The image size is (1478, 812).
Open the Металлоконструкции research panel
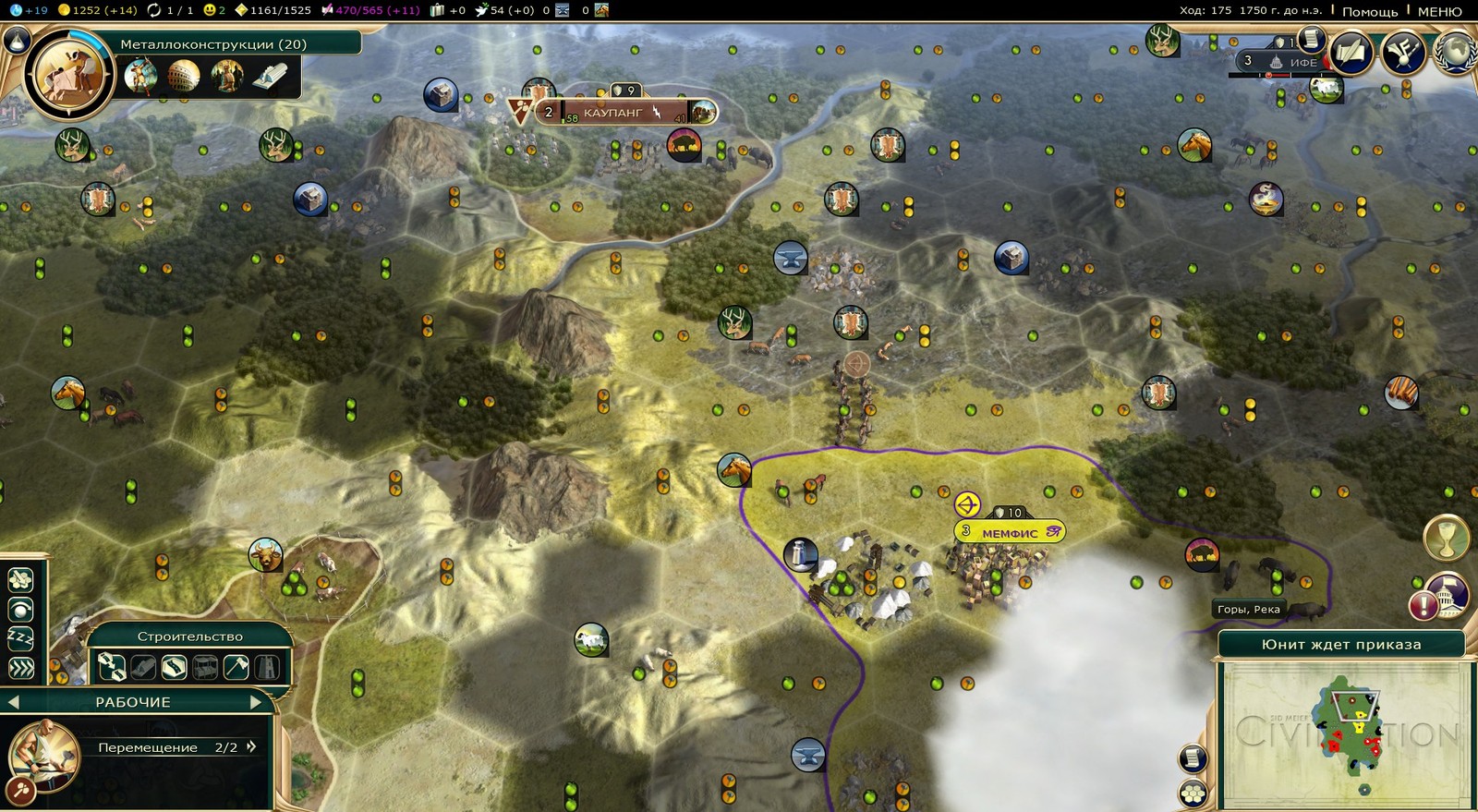click(212, 43)
